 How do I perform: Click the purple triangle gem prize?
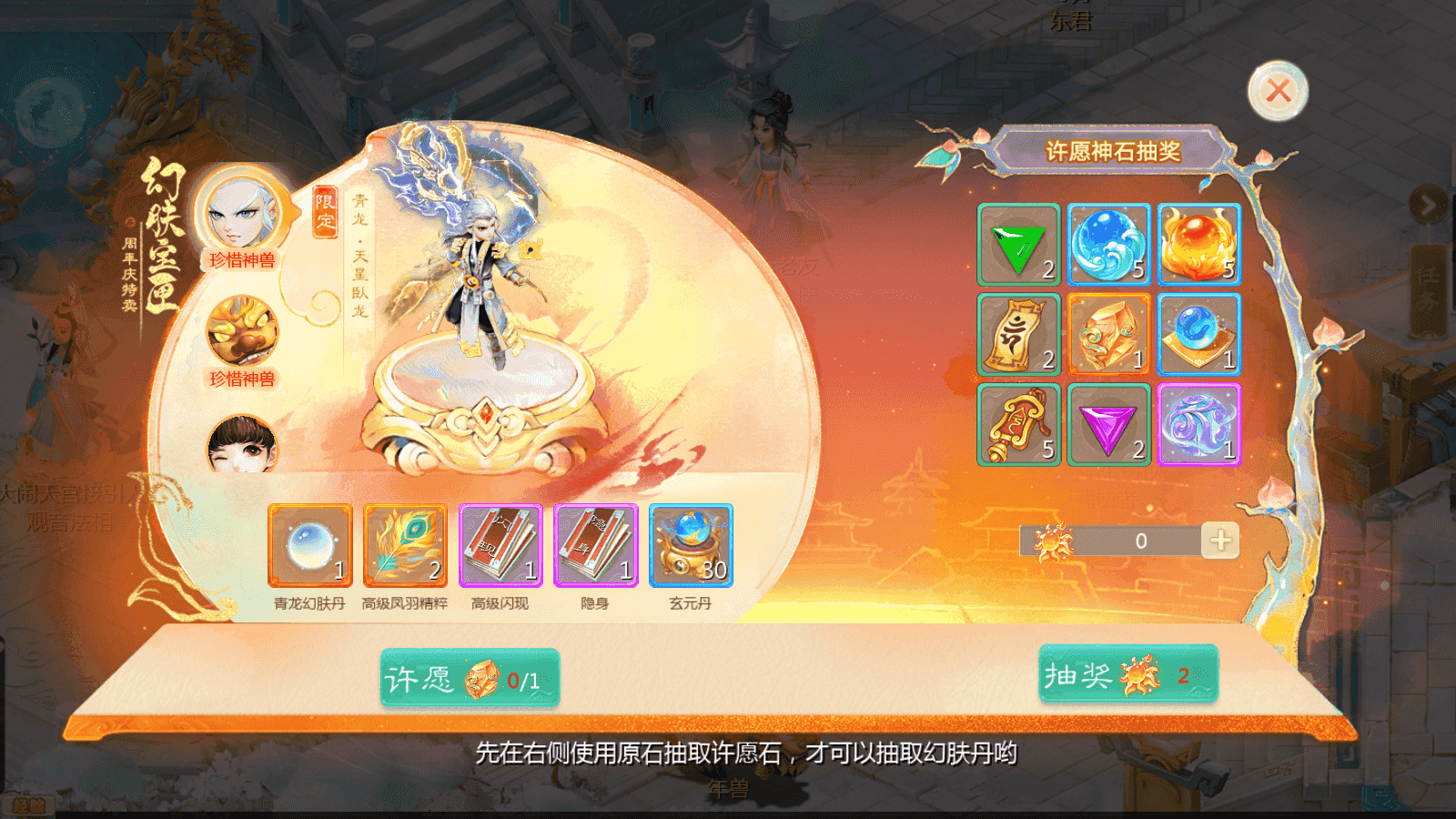(x=1108, y=426)
